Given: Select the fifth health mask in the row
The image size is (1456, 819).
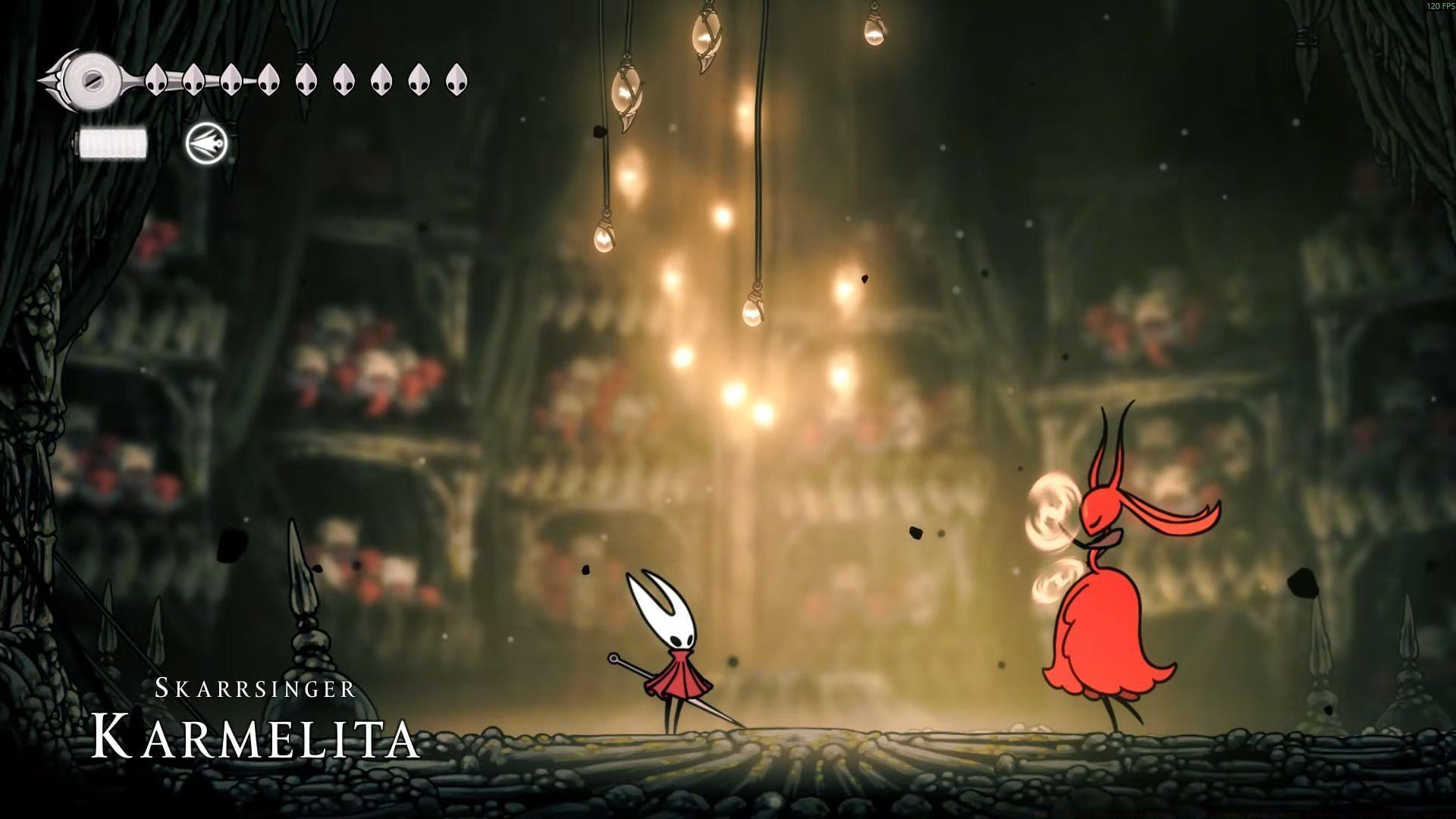Looking at the screenshot, I should coord(307,80).
